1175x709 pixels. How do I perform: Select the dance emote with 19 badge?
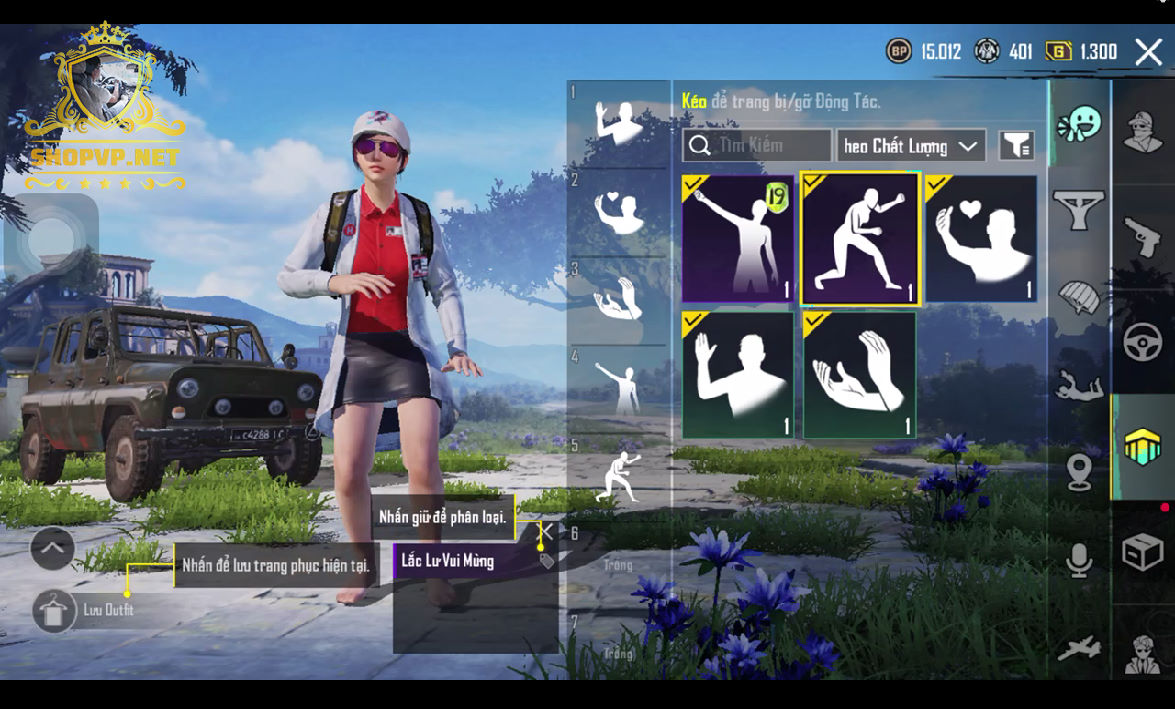738,239
